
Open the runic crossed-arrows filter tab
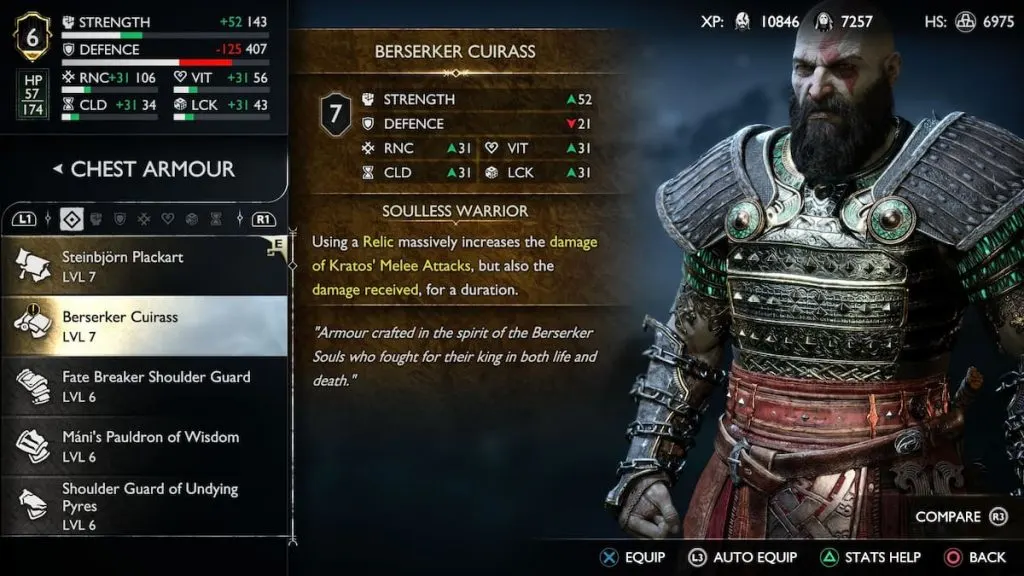pos(144,218)
